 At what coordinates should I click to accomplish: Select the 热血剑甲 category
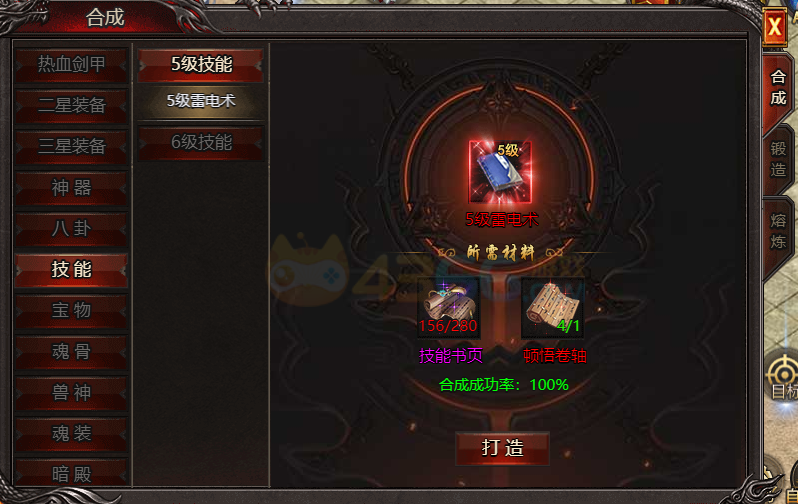click(71, 64)
